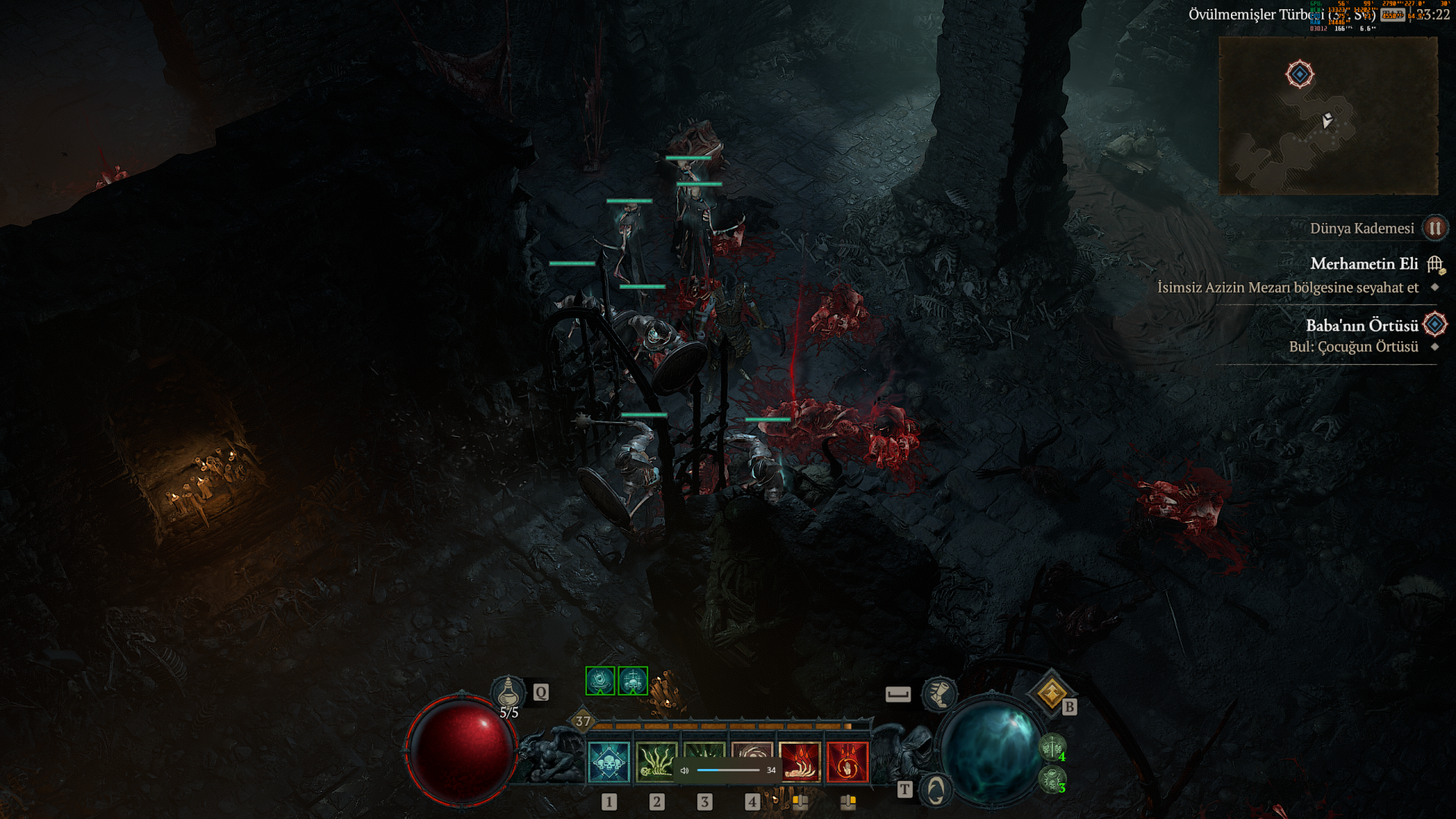Image resolution: width=1456 pixels, height=819 pixels.
Task: Use the healing potion flask
Action: point(508,692)
